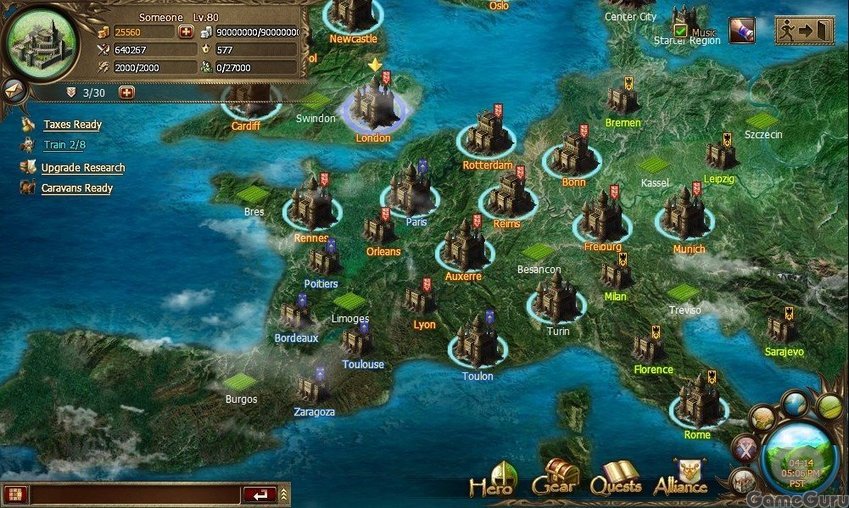Select London city on the map
Screen dimensions: 849x508
point(372,105)
